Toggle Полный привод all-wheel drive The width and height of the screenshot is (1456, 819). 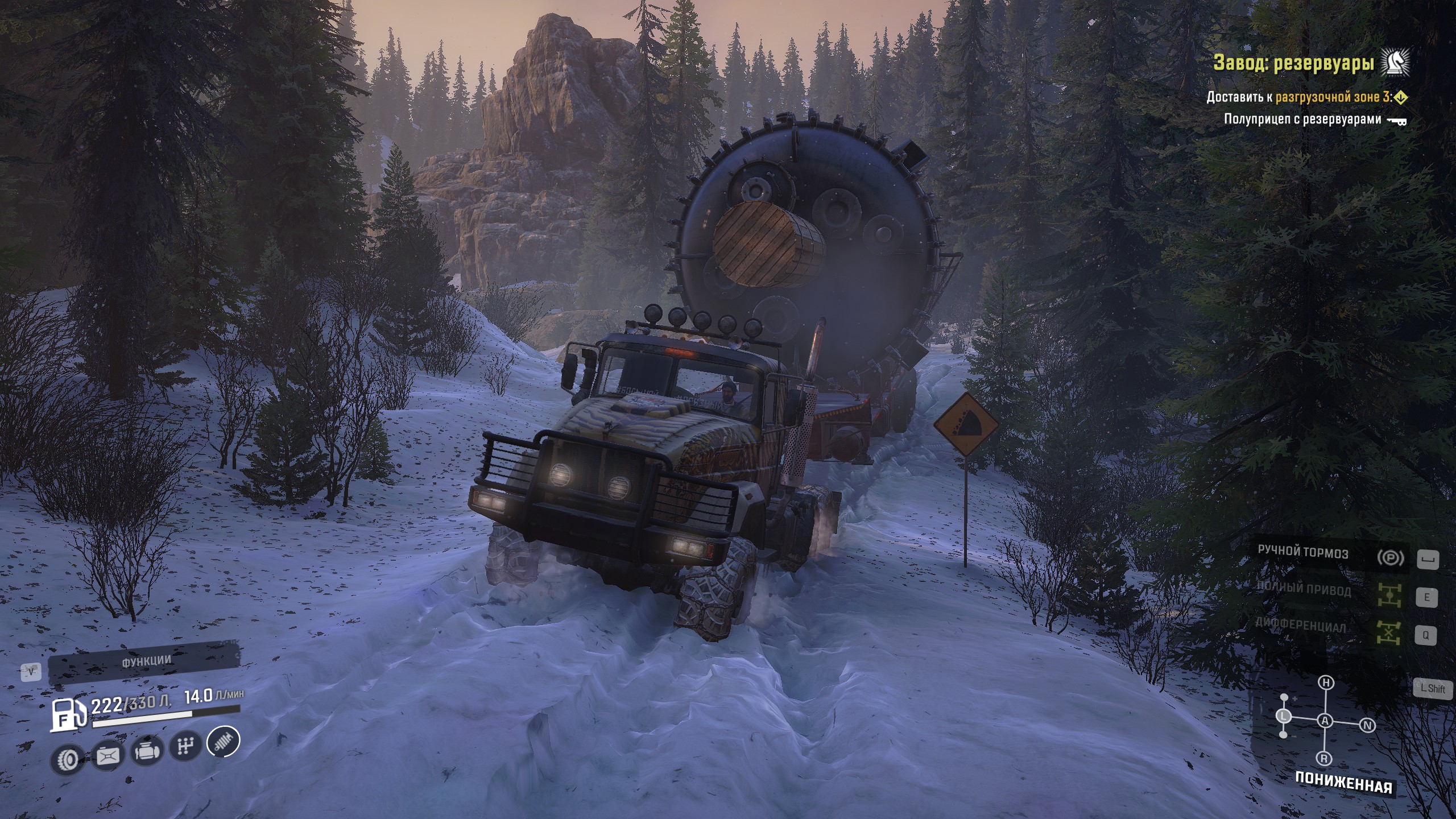1389,595
